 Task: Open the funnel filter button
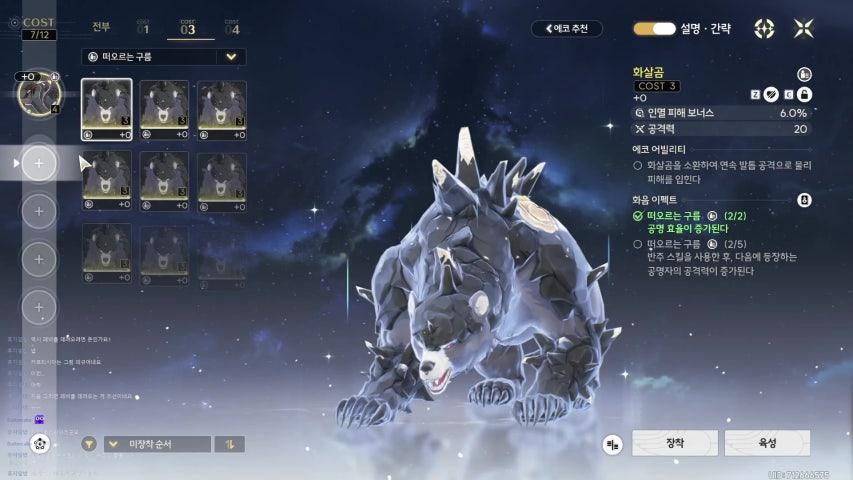[x=89, y=444]
